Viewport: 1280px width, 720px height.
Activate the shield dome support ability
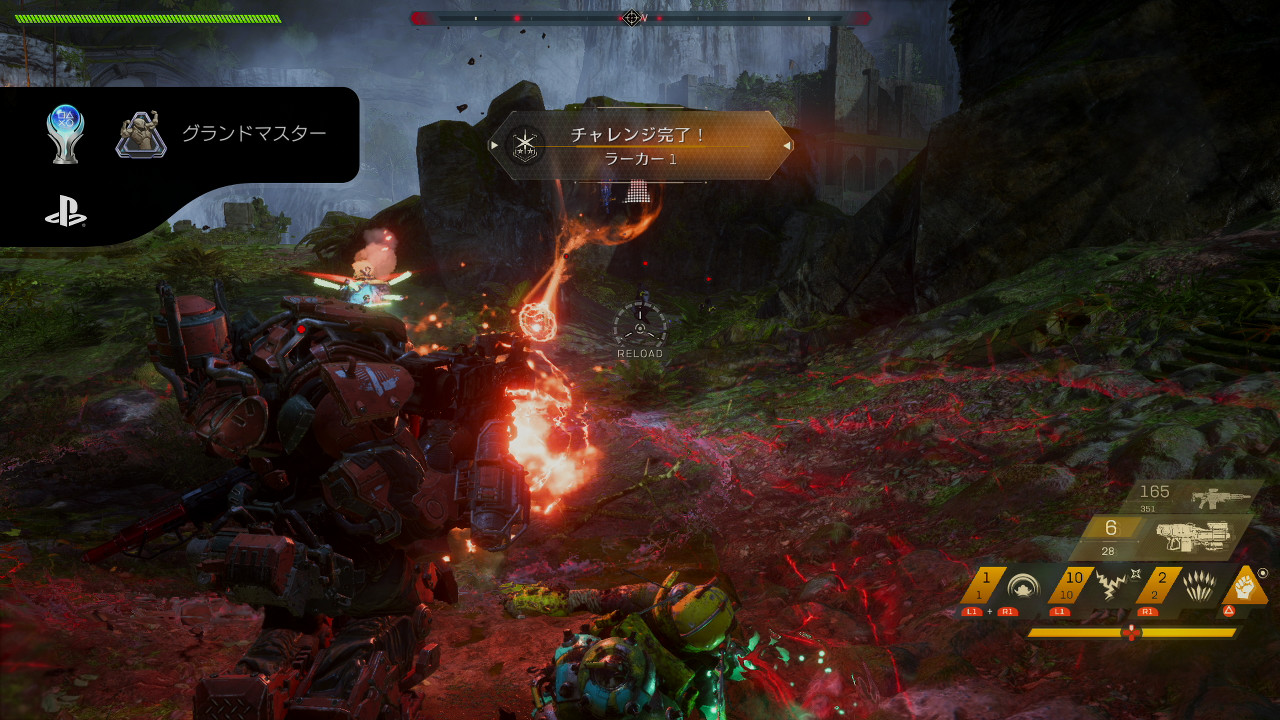coord(1024,586)
